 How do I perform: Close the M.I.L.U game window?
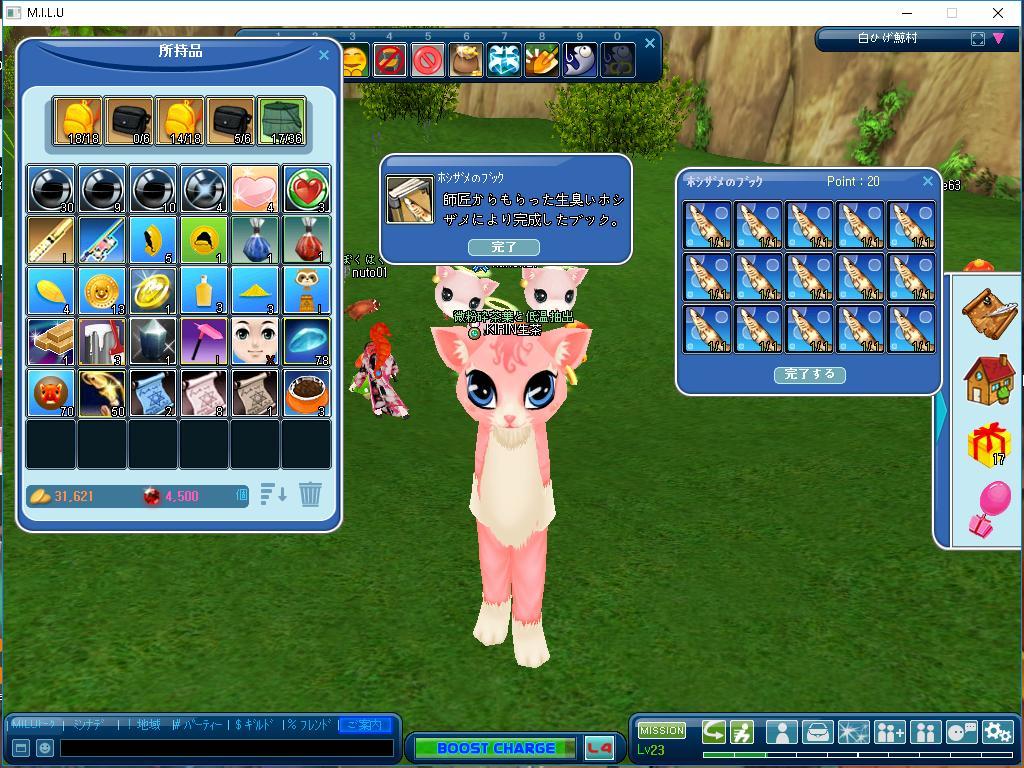click(x=997, y=13)
